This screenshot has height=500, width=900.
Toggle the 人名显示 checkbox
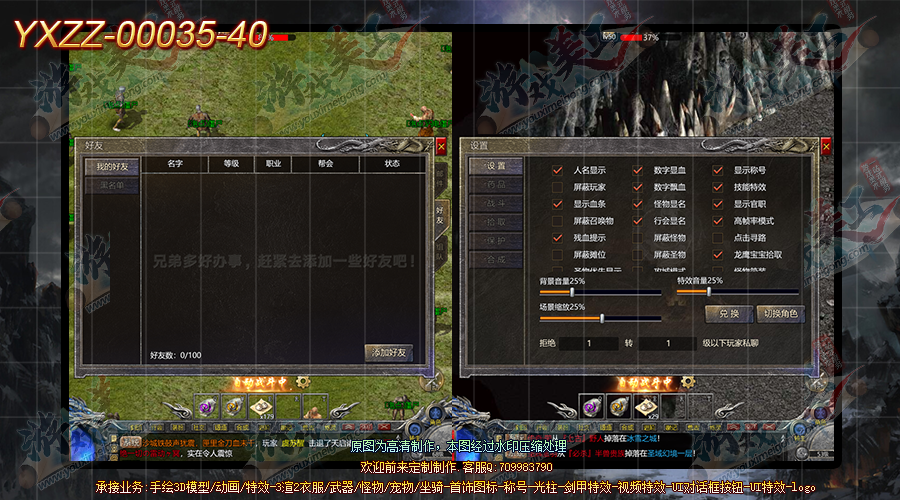click(558, 170)
